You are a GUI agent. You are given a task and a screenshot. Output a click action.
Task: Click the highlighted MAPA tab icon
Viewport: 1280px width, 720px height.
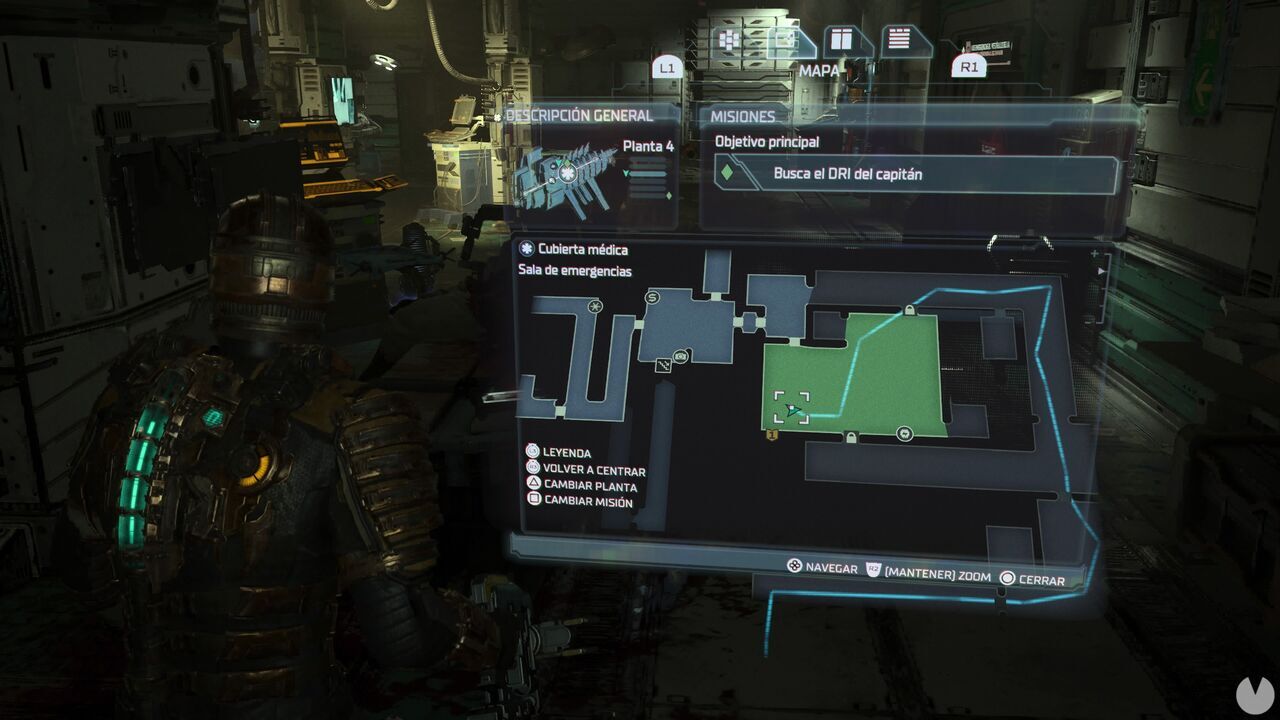tap(785, 40)
